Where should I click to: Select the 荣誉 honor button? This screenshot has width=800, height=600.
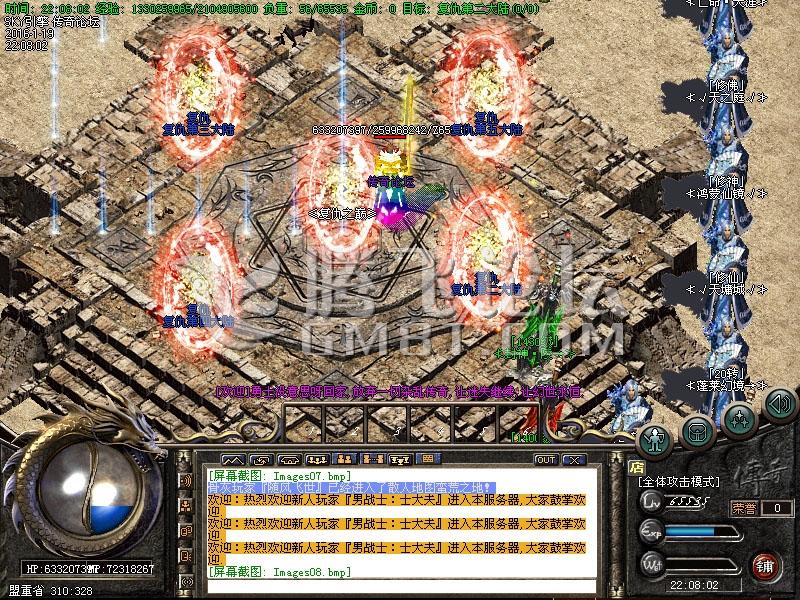tap(743, 508)
